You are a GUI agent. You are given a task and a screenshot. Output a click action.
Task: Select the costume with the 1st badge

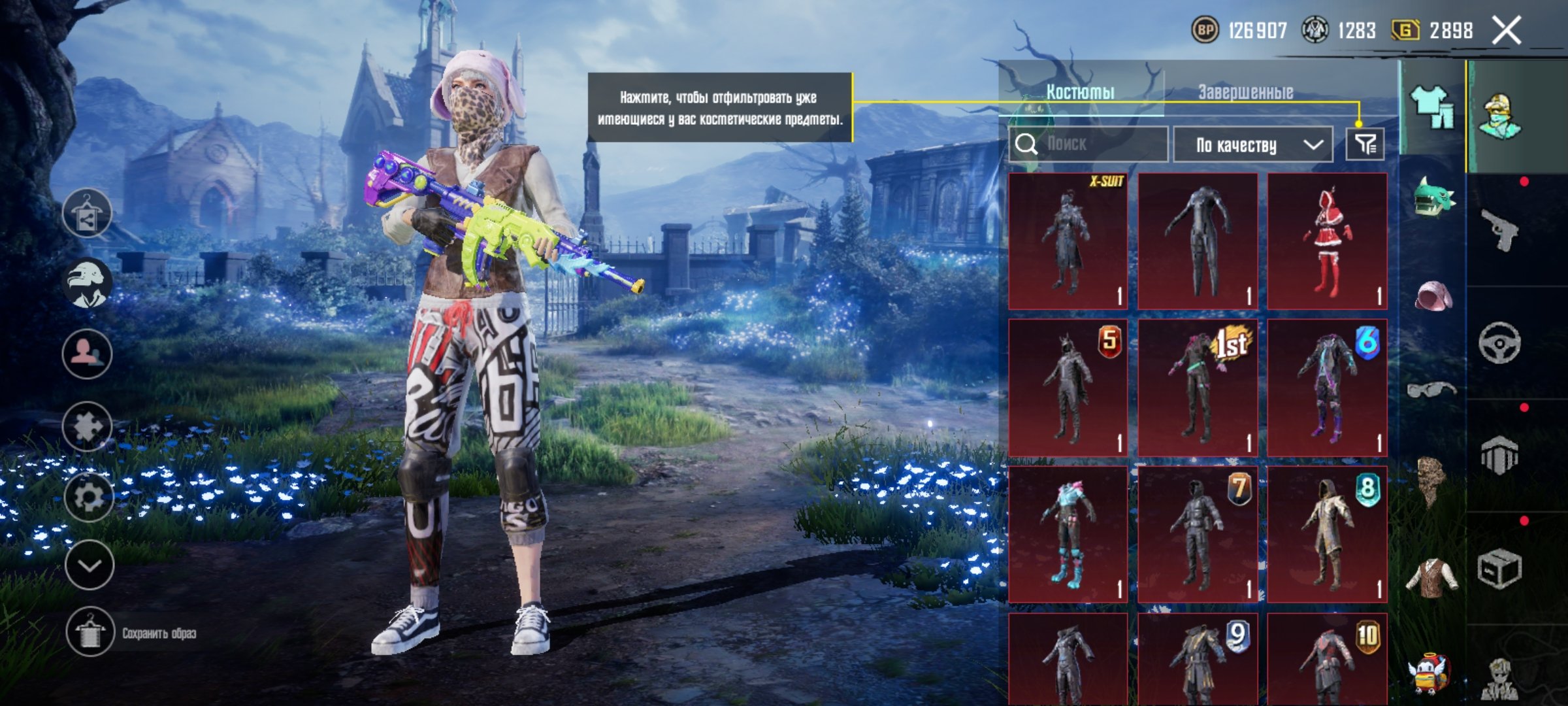click(1198, 388)
